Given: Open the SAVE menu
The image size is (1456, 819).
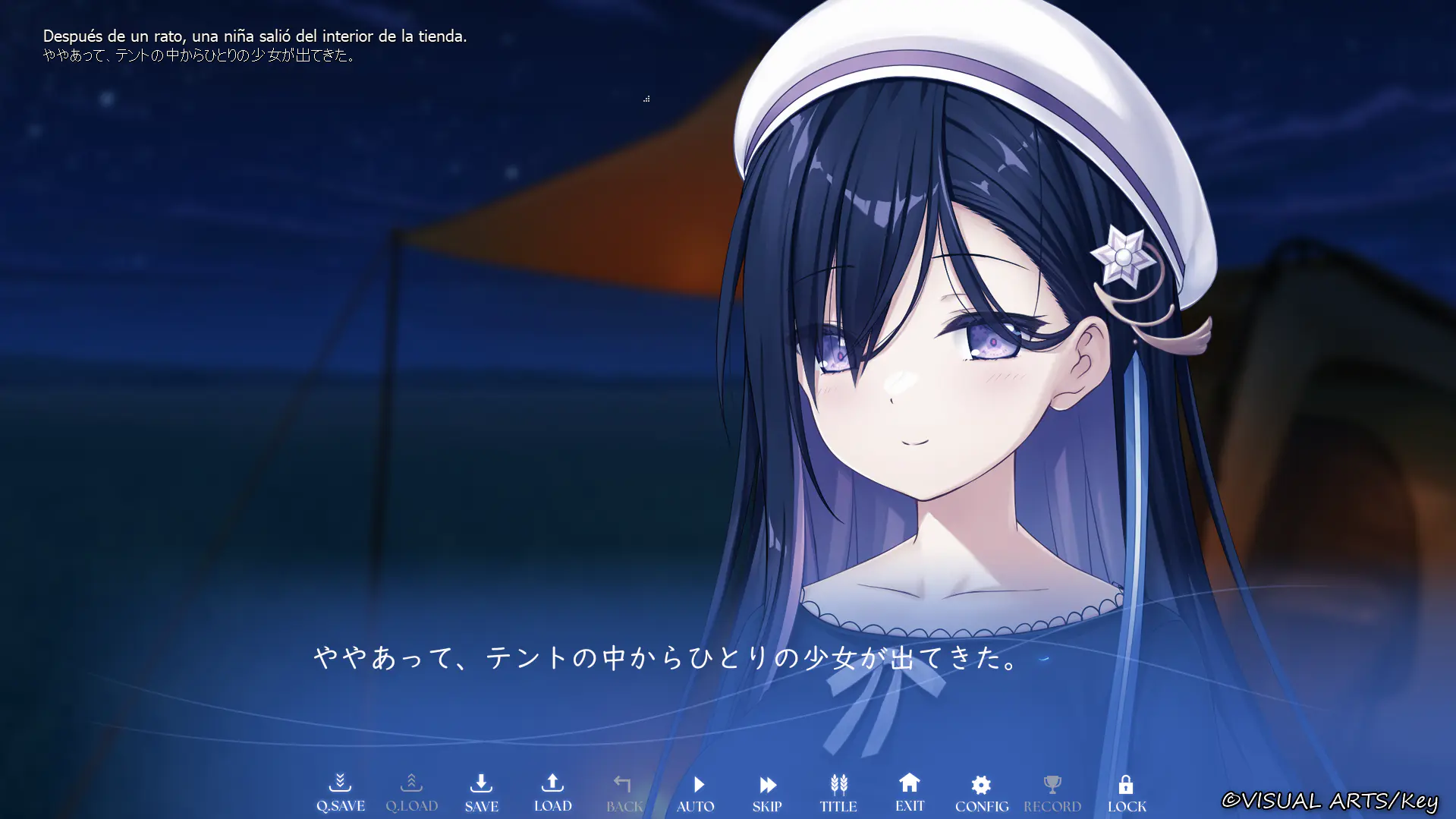Looking at the screenshot, I should tap(481, 792).
